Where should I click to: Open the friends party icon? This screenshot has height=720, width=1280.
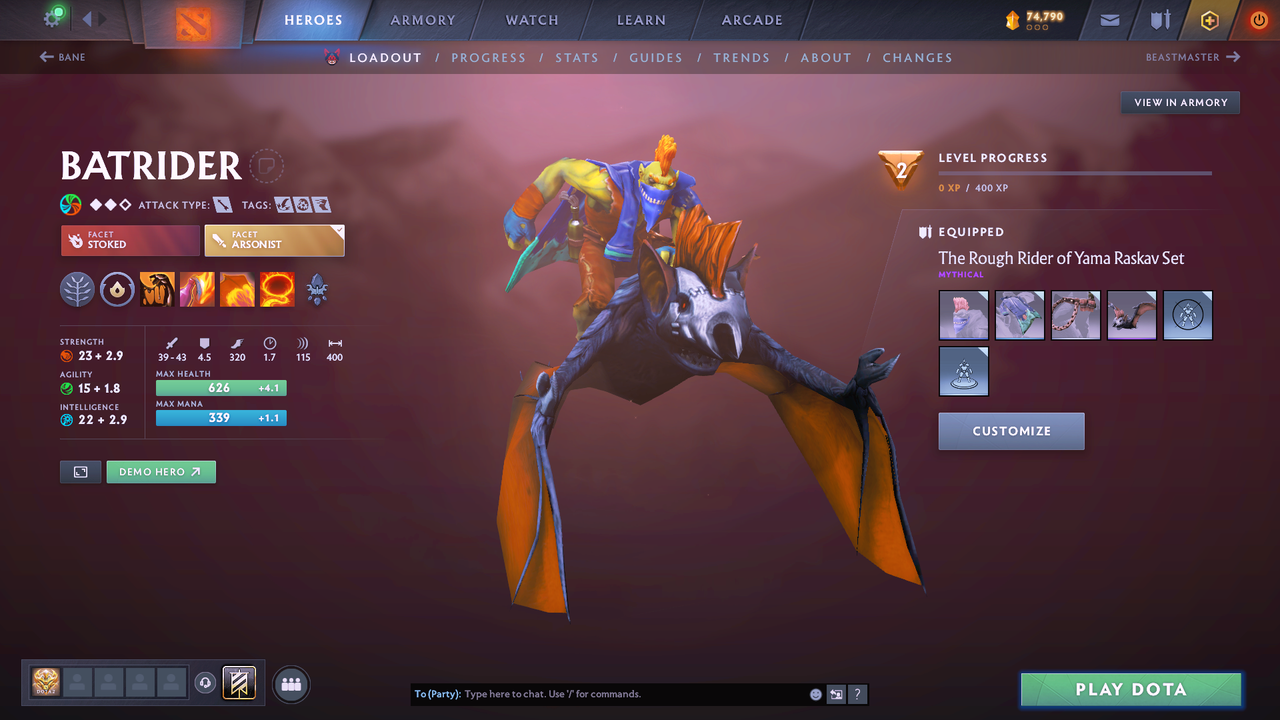pyautogui.click(x=289, y=683)
